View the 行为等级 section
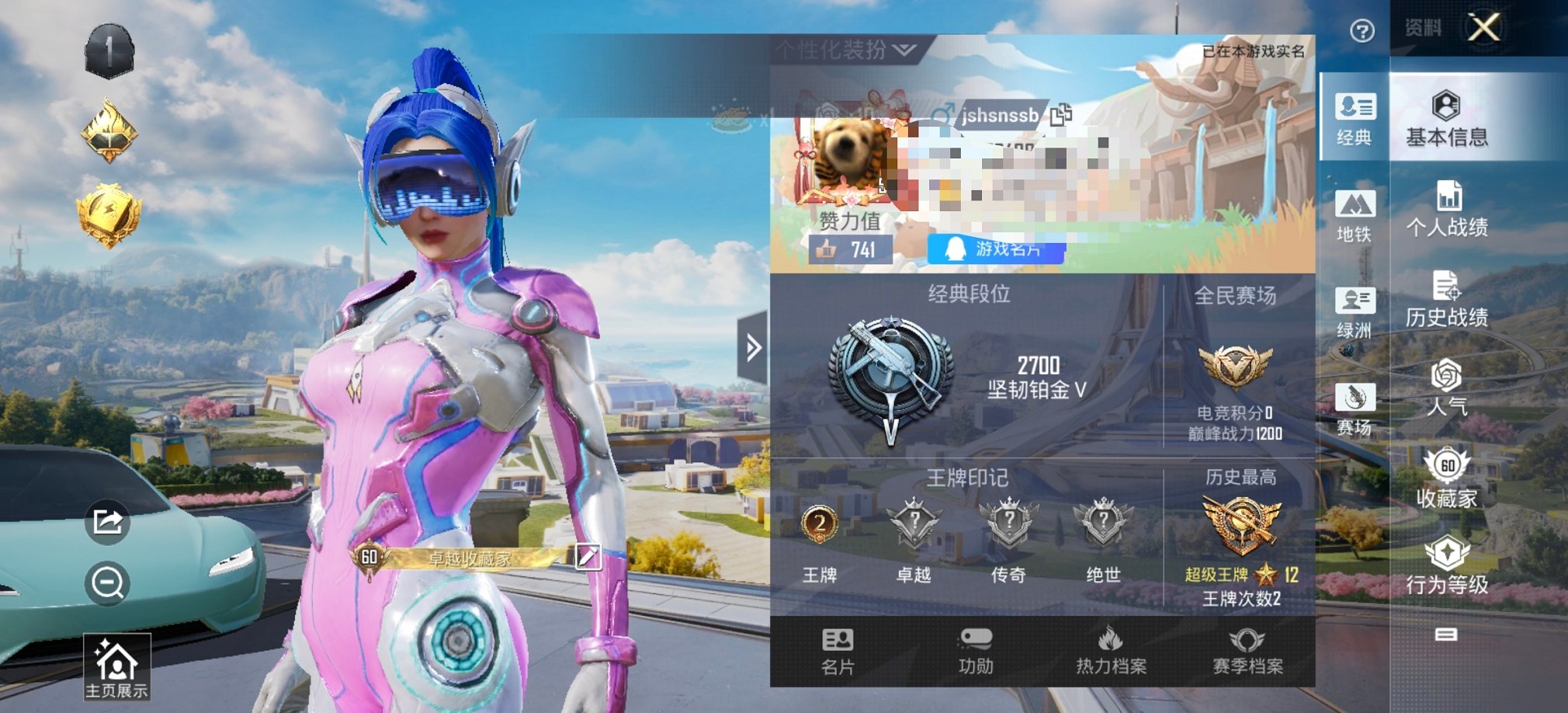 [x=1447, y=566]
